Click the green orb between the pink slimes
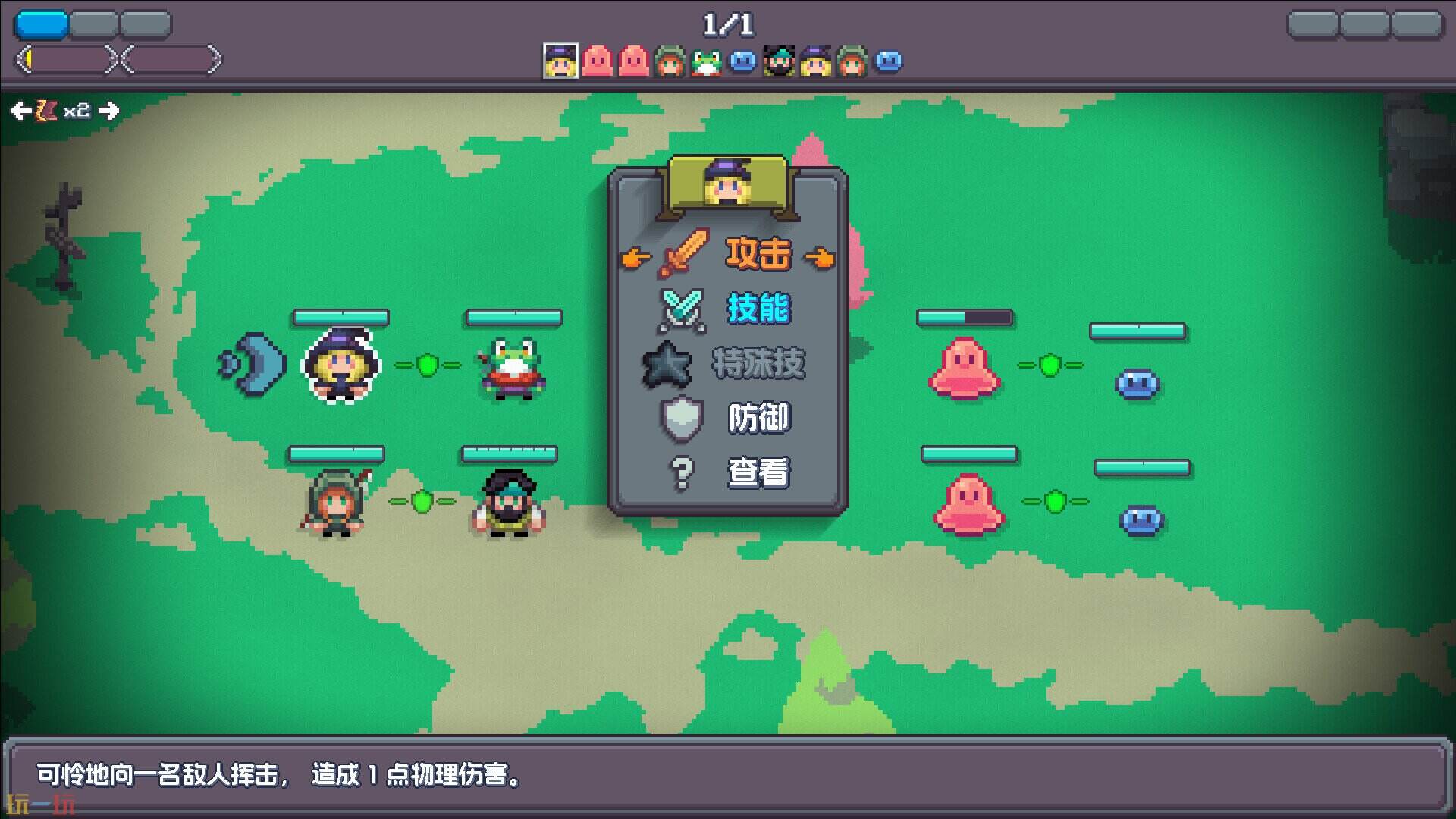This screenshot has height=819, width=1456. [1050, 366]
